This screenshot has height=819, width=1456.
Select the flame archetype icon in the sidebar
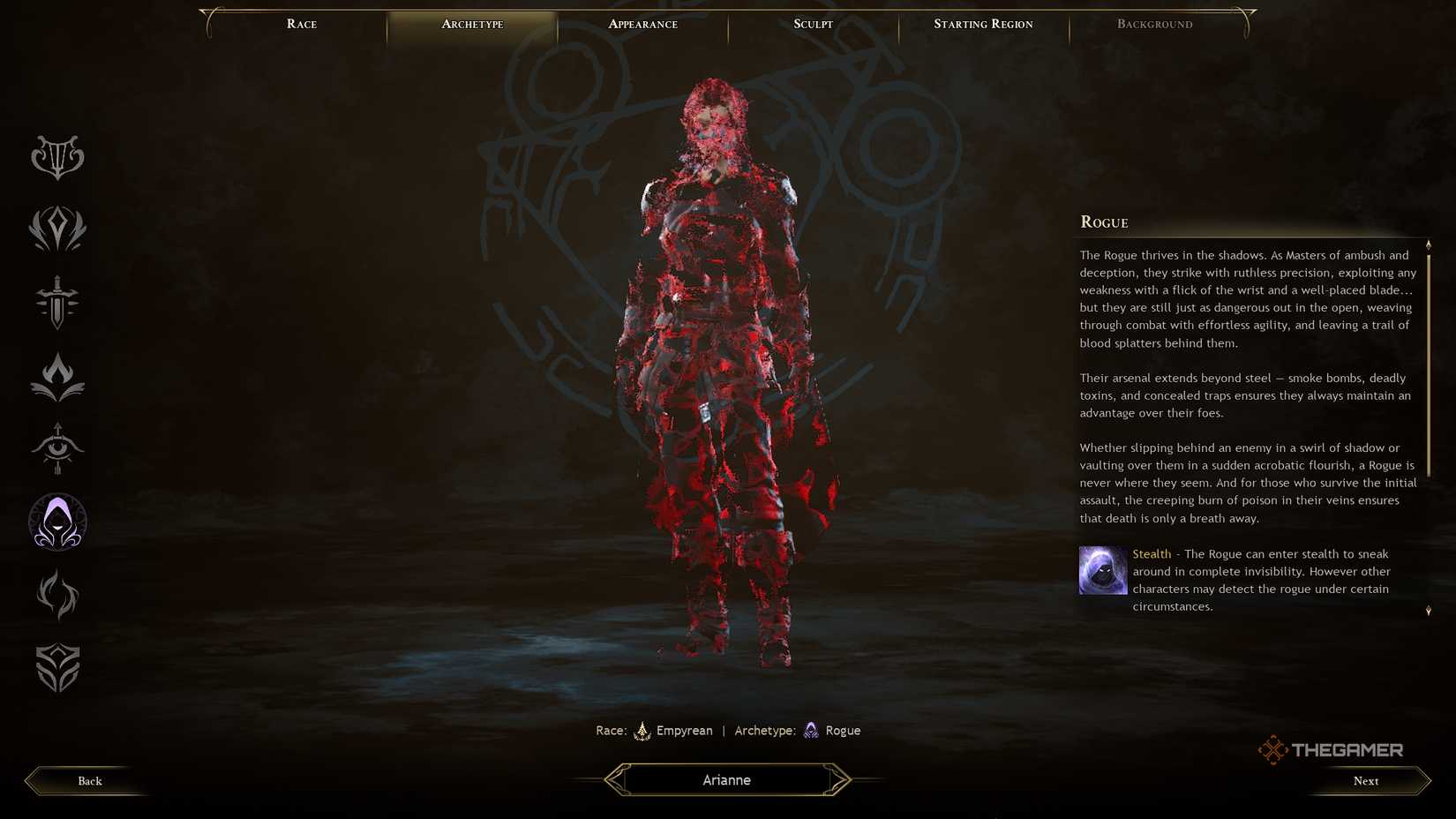click(56, 375)
